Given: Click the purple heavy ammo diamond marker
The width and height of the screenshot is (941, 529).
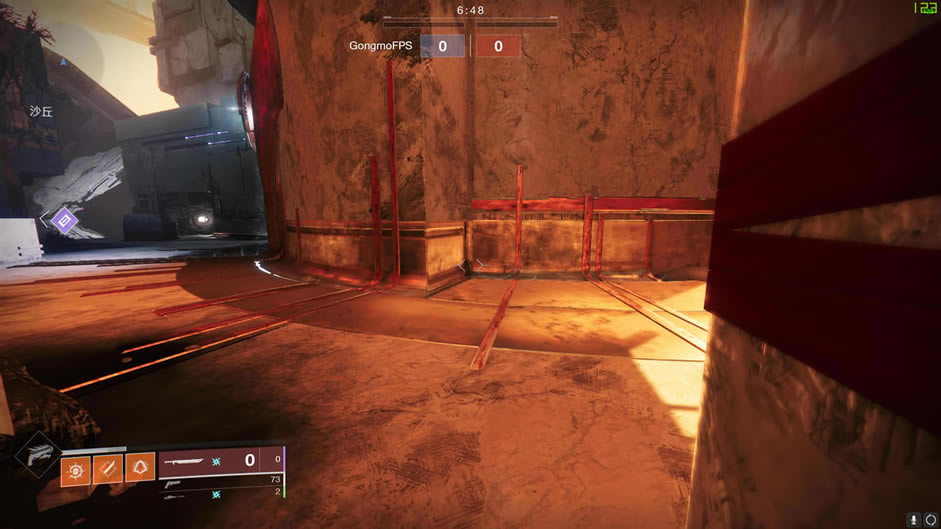Looking at the screenshot, I should click(x=64, y=219).
